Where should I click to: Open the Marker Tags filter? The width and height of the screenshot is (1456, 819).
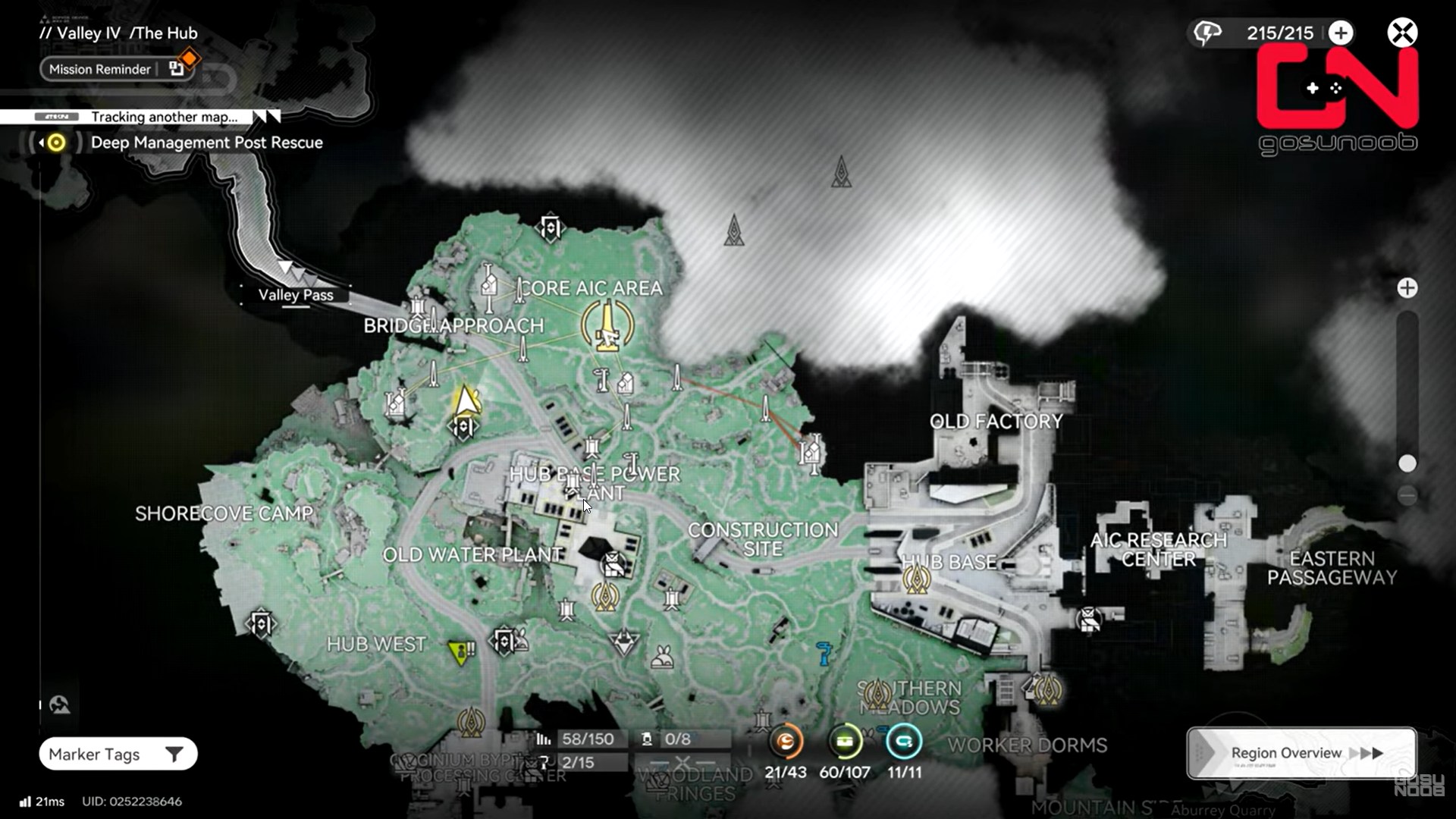pyautogui.click(x=118, y=754)
